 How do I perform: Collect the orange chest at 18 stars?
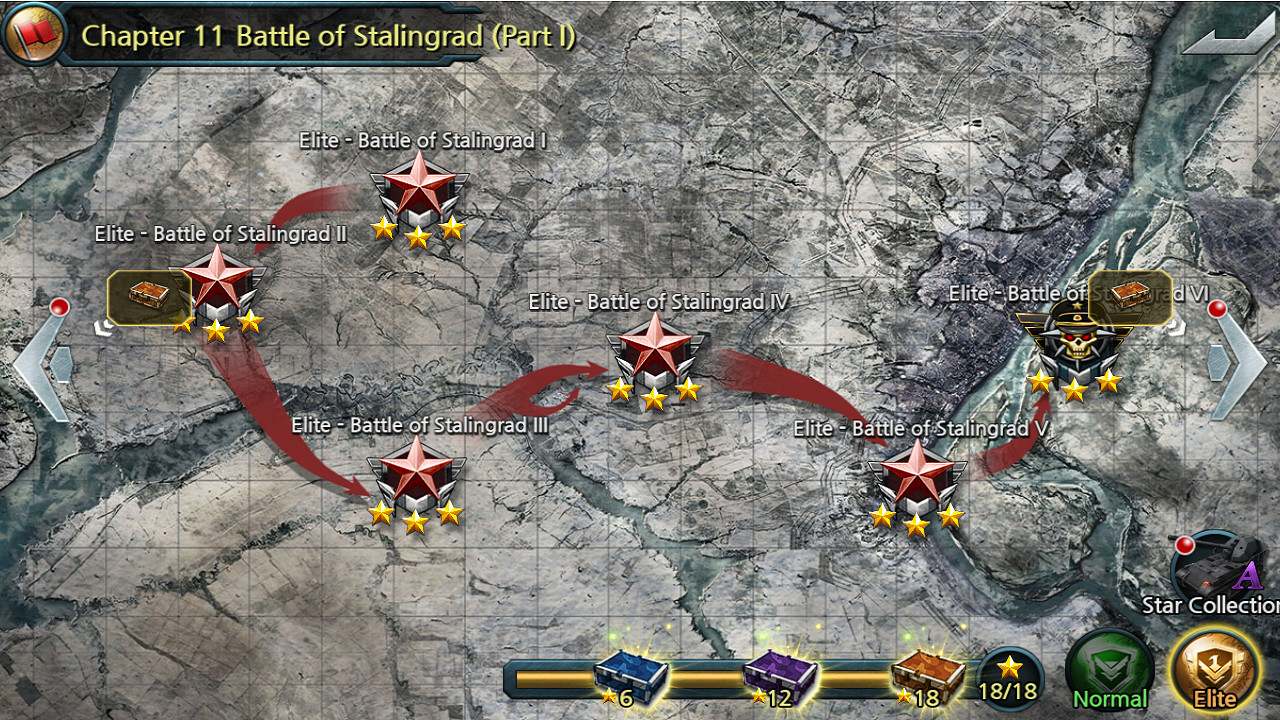(x=925, y=678)
